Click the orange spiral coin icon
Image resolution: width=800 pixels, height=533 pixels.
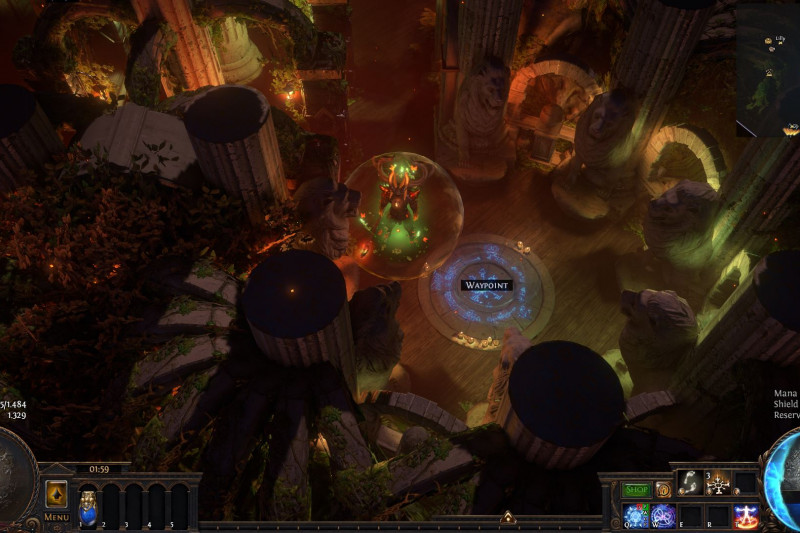[x=663, y=490]
